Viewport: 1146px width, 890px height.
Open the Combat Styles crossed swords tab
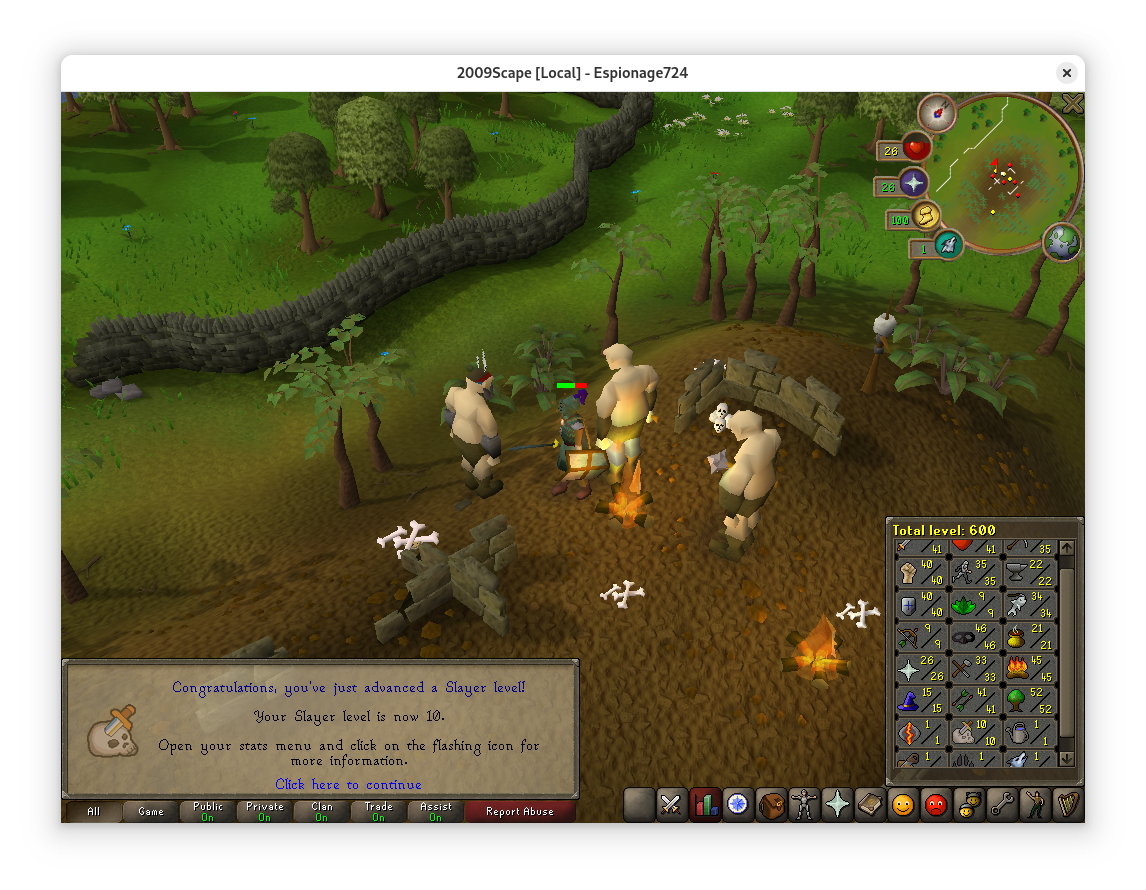tap(670, 804)
